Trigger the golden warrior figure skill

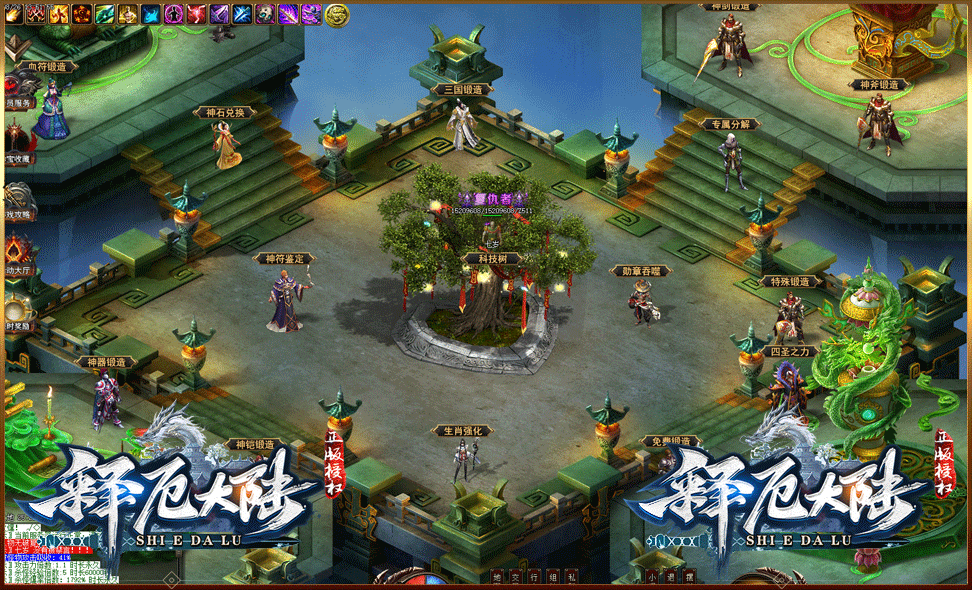tap(128, 13)
